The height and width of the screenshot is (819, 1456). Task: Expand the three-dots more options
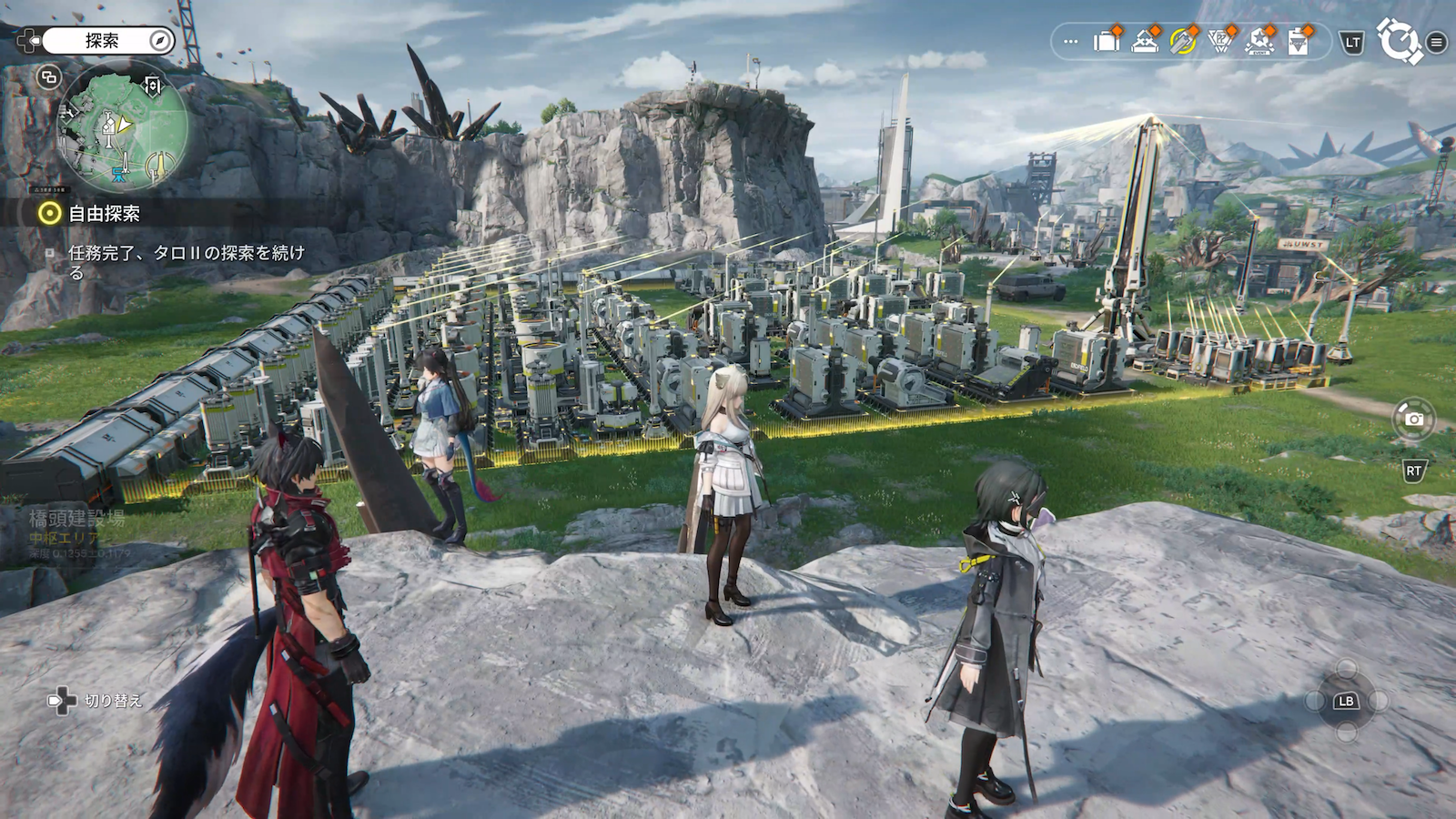point(1071,42)
